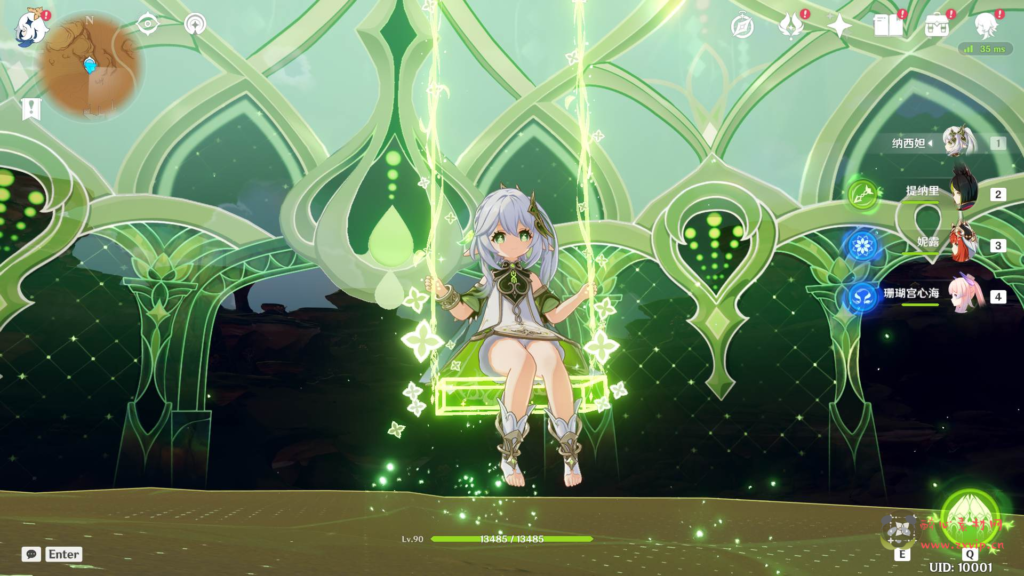The height and width of the screenshot is (576, 1024).
Task: Open the backpack inventory
Action: coord(937,26)
